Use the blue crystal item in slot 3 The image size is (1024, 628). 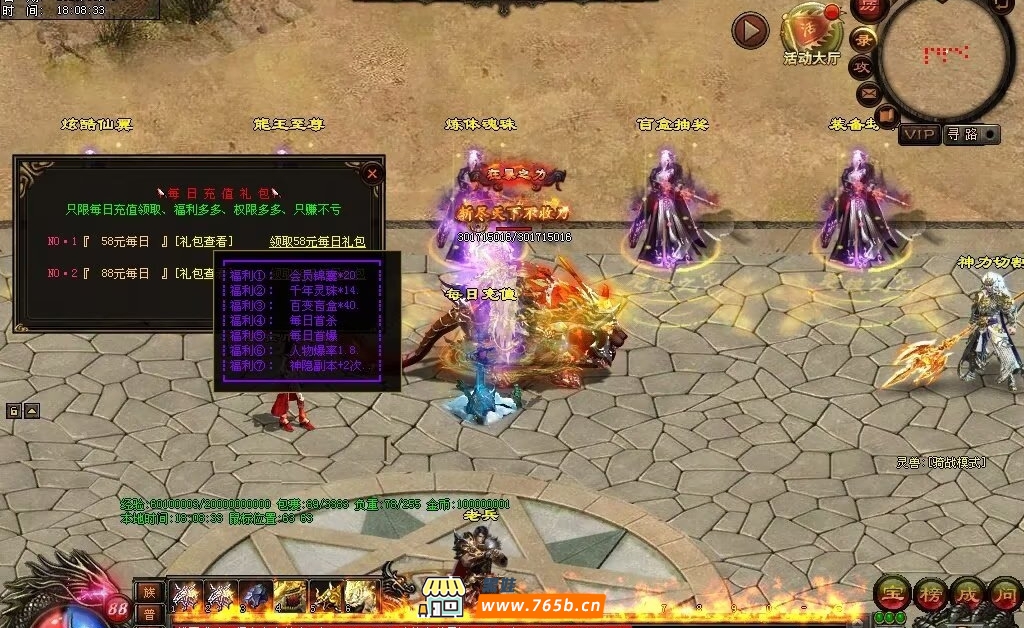point(256,596)
